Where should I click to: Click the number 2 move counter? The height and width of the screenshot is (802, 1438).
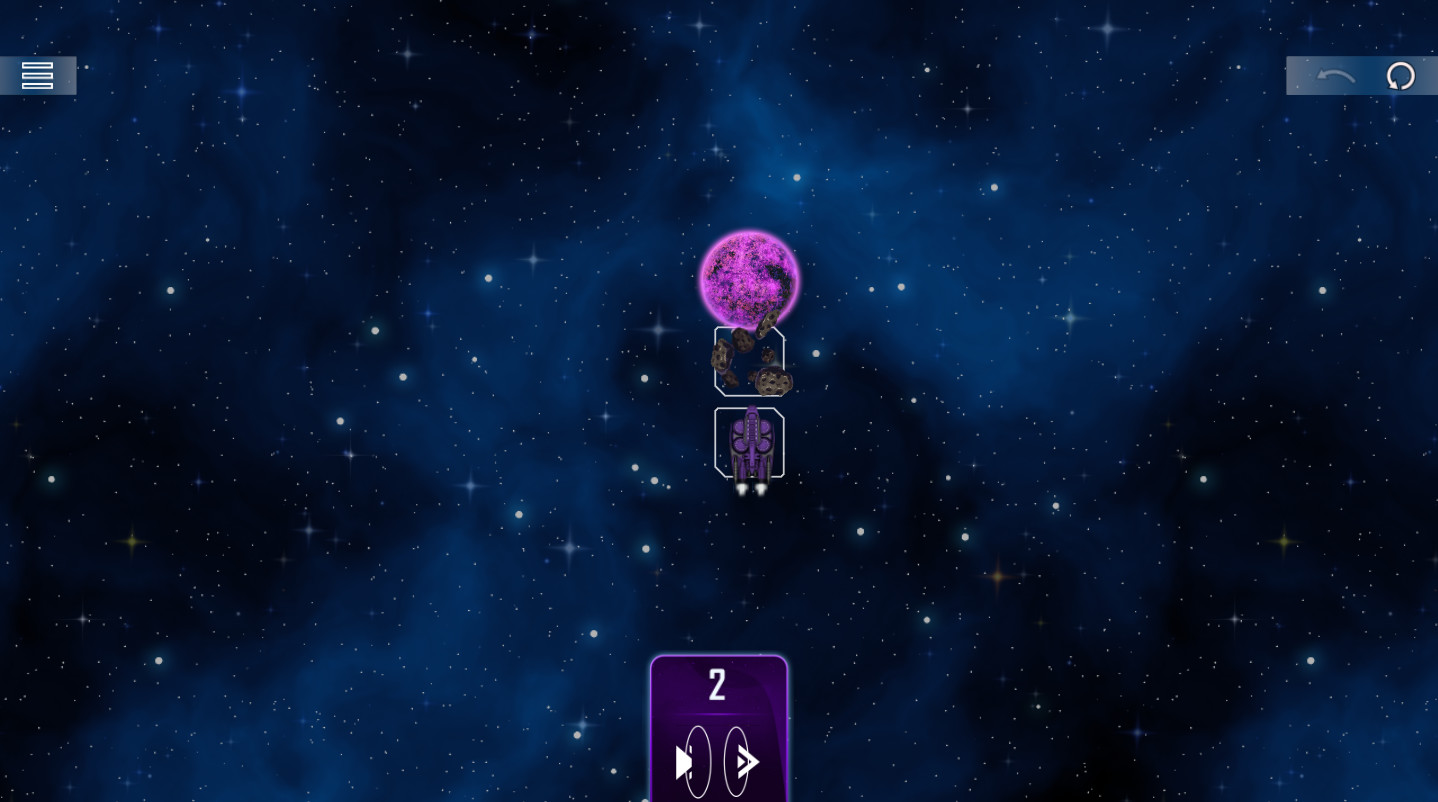(x=717, y=684)
